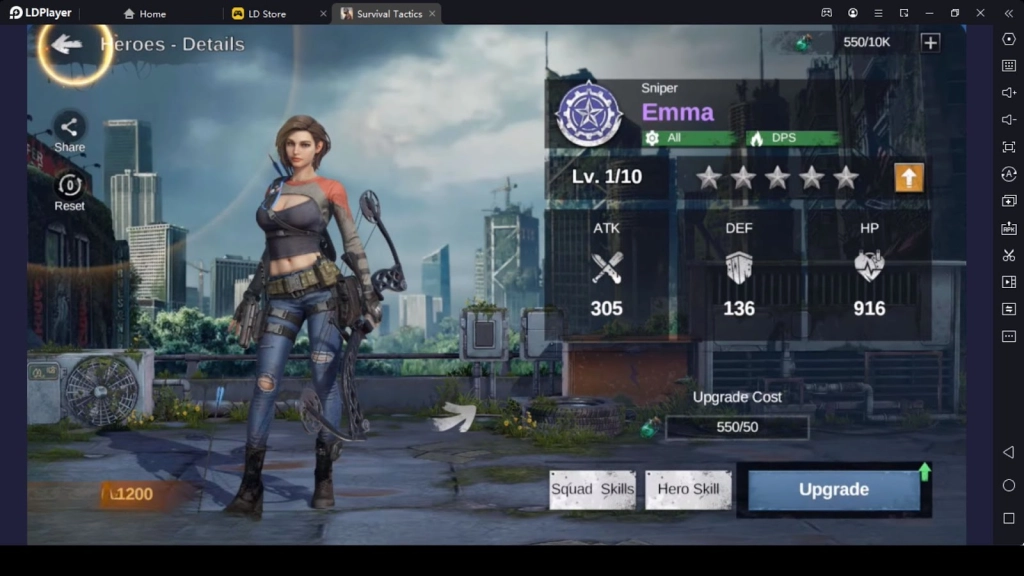View Emma's sniper class emblem
1024x576 pixels.
click(589, 113)
